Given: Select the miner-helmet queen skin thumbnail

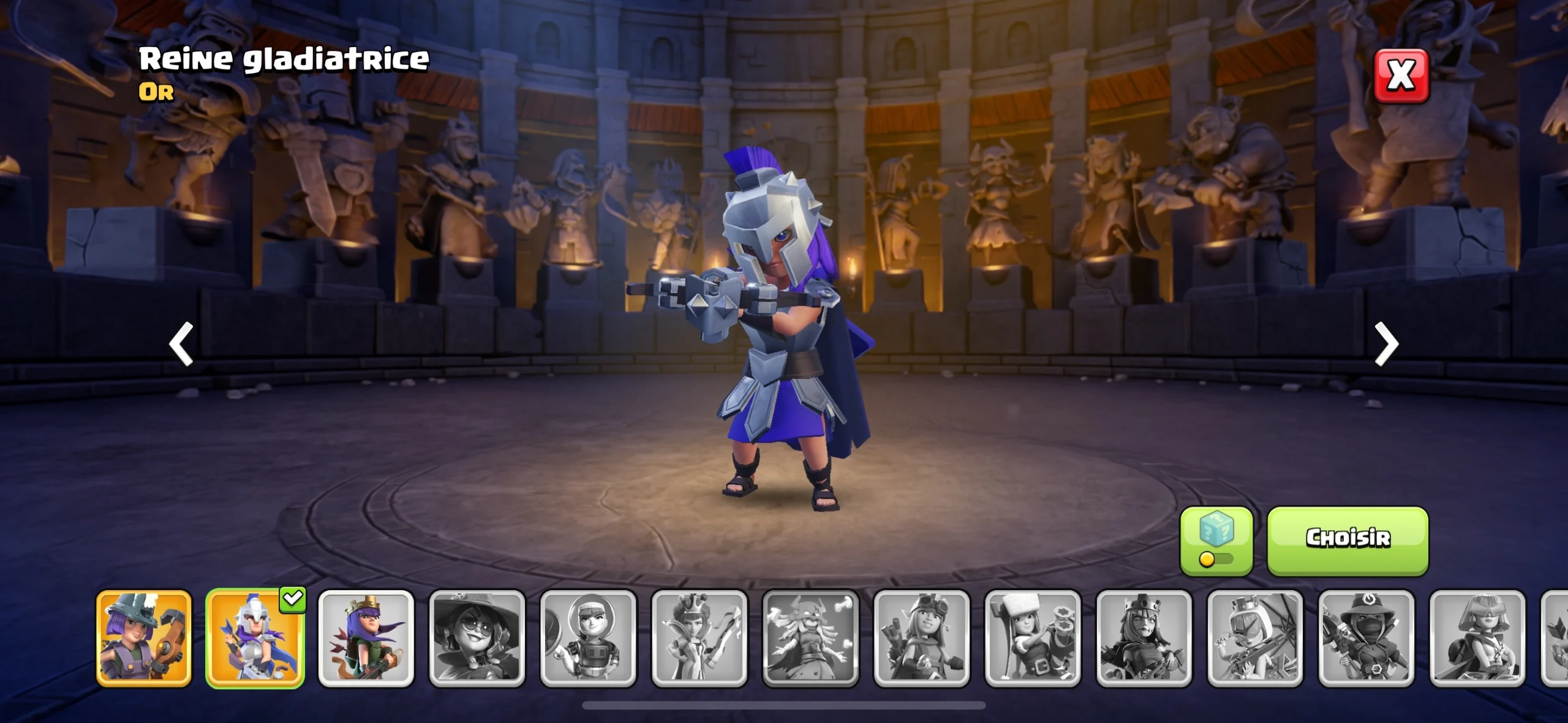Looking at the screenshot, I should (x=144, y=638).
